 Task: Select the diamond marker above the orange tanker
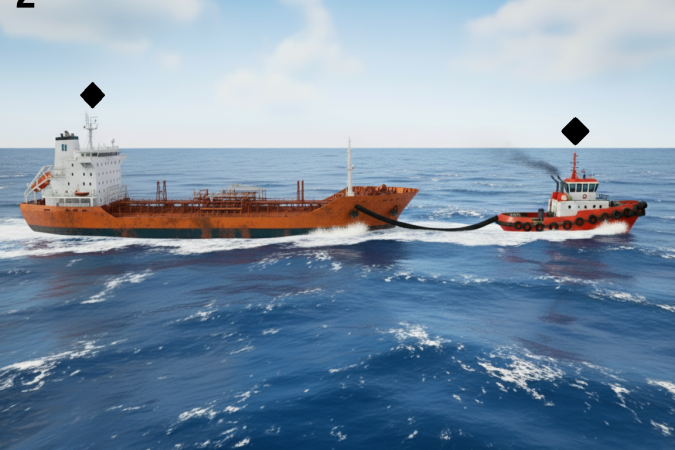pos(92,95)
